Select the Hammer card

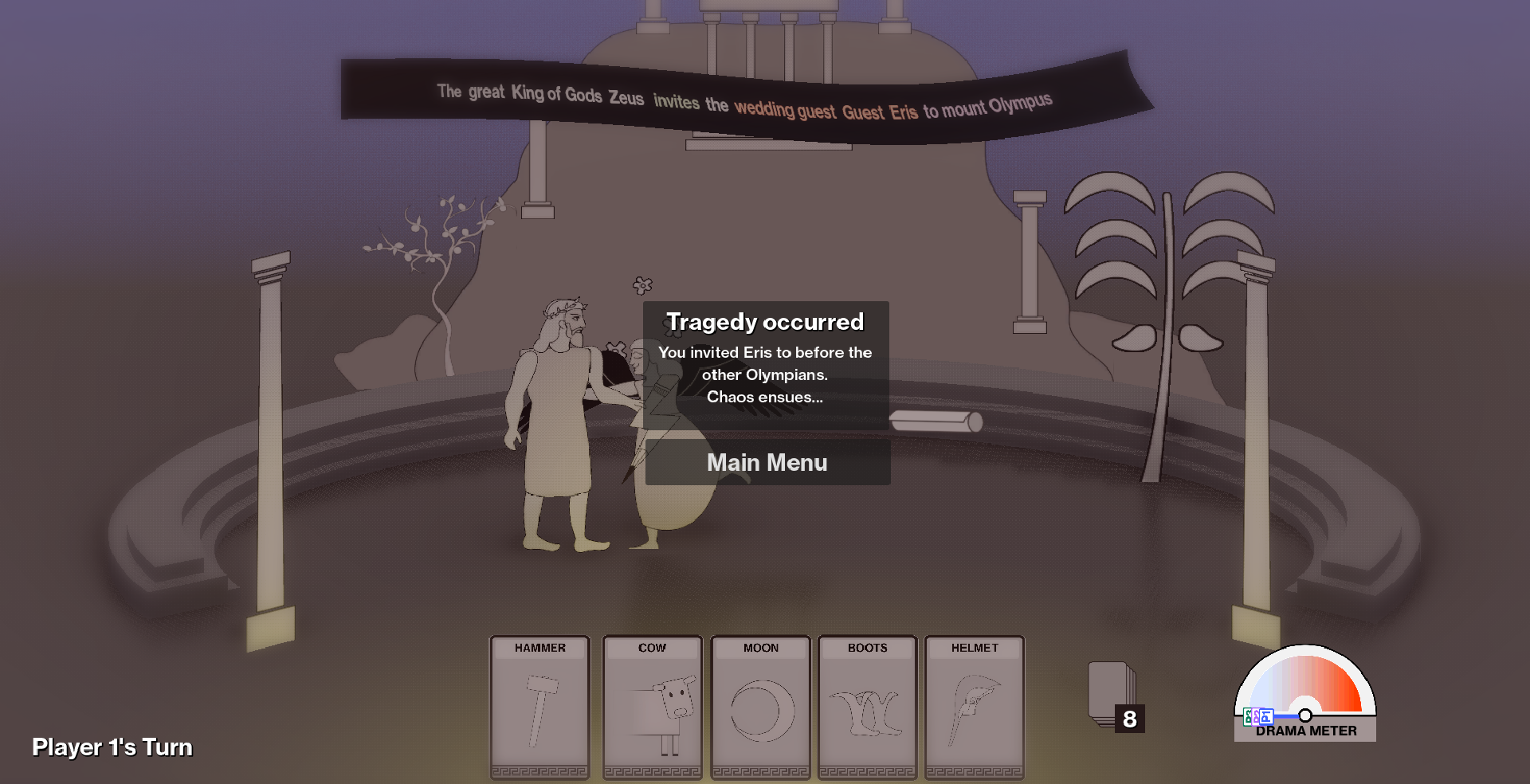pyautogui.click(x=539, y=707)
